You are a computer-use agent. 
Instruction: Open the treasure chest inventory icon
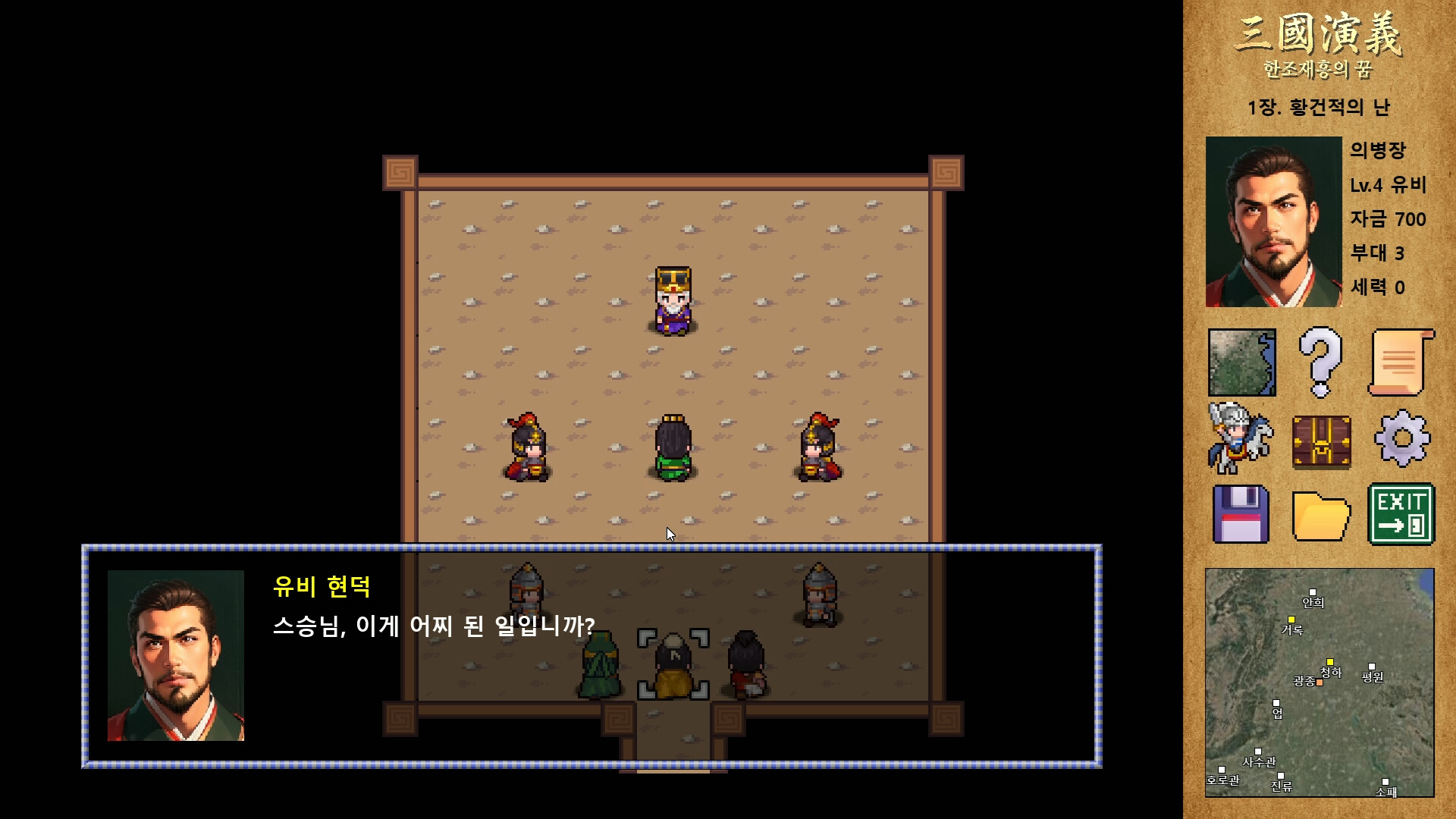point(1323,440)
